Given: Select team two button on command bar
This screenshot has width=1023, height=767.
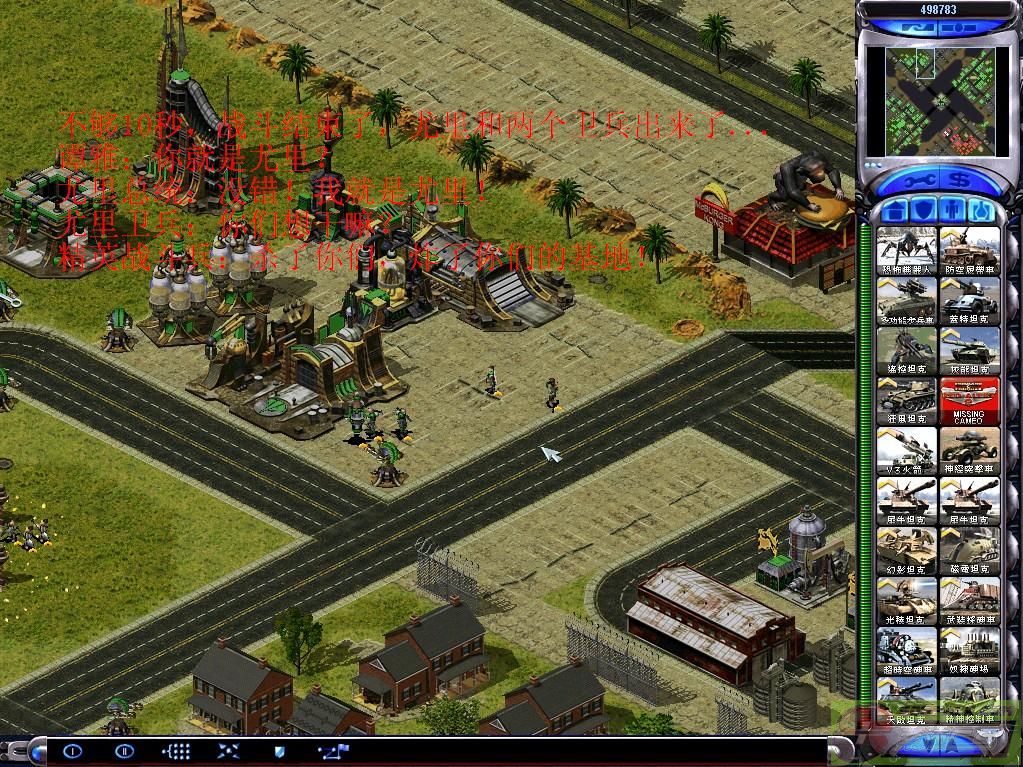Looking at the screenshot, I should point(124,750).
